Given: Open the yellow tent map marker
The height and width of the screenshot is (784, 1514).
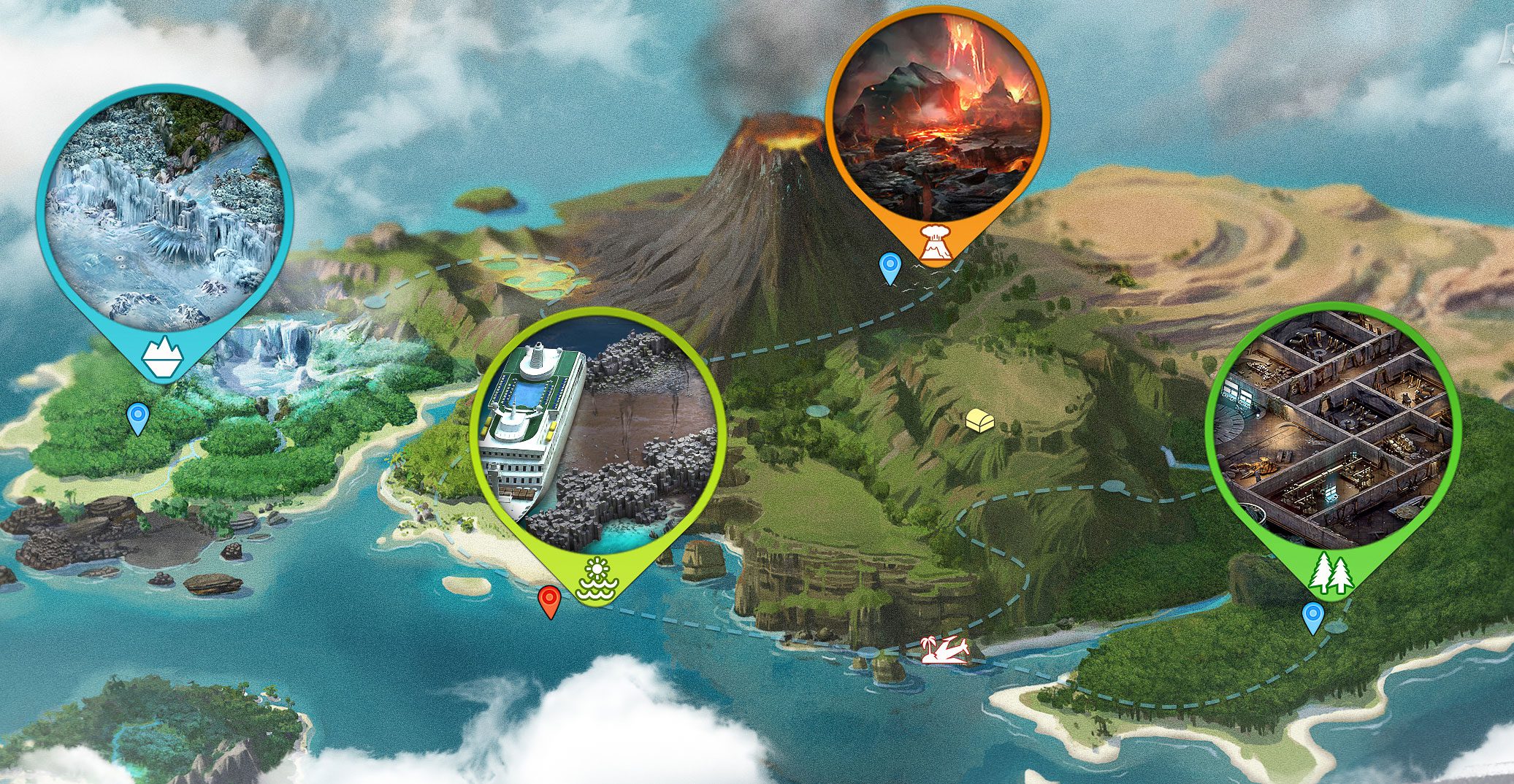Looking at the screenshot, I should 979,420.
